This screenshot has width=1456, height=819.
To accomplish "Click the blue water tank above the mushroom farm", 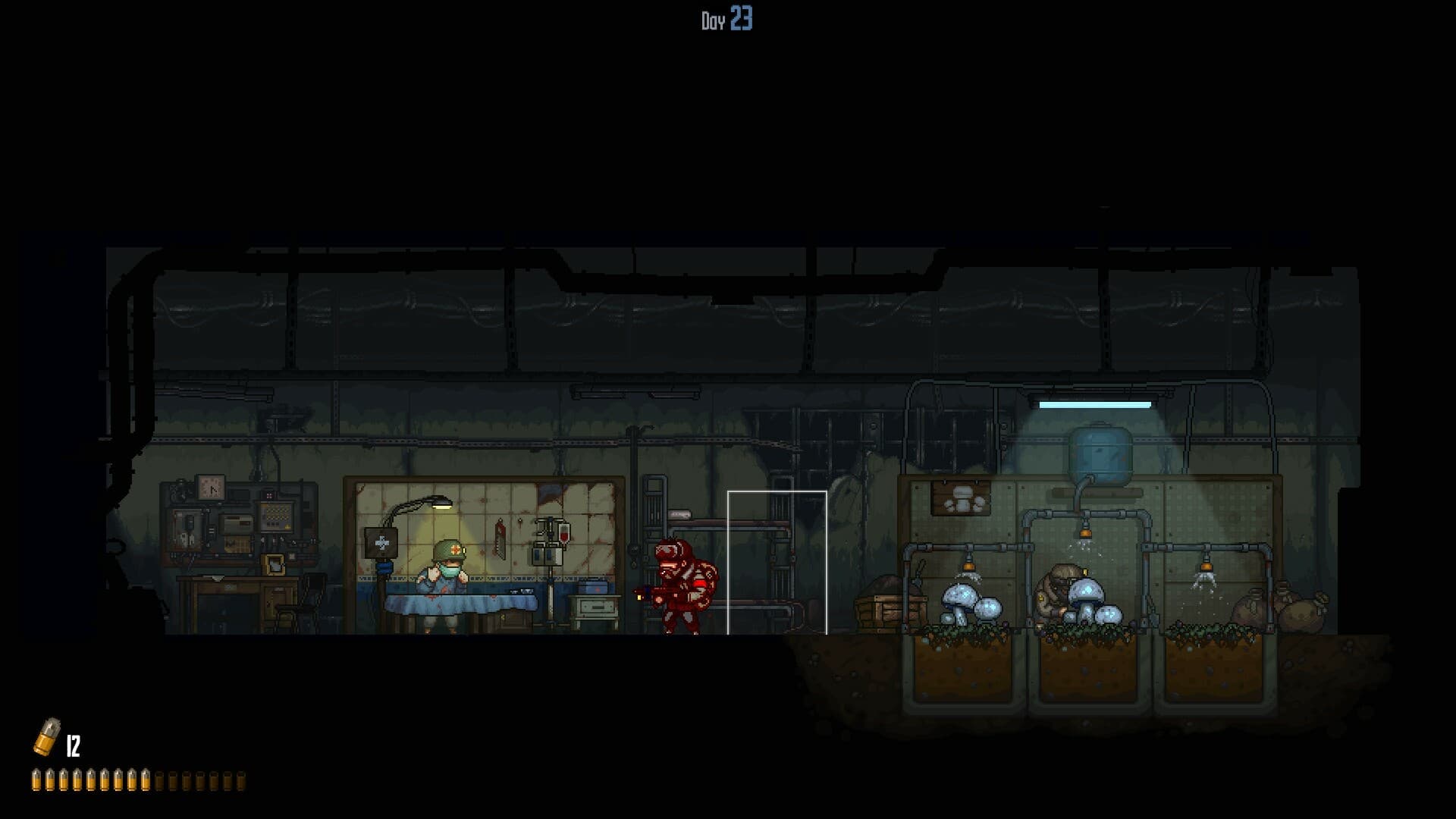I will click(1098, 453).
